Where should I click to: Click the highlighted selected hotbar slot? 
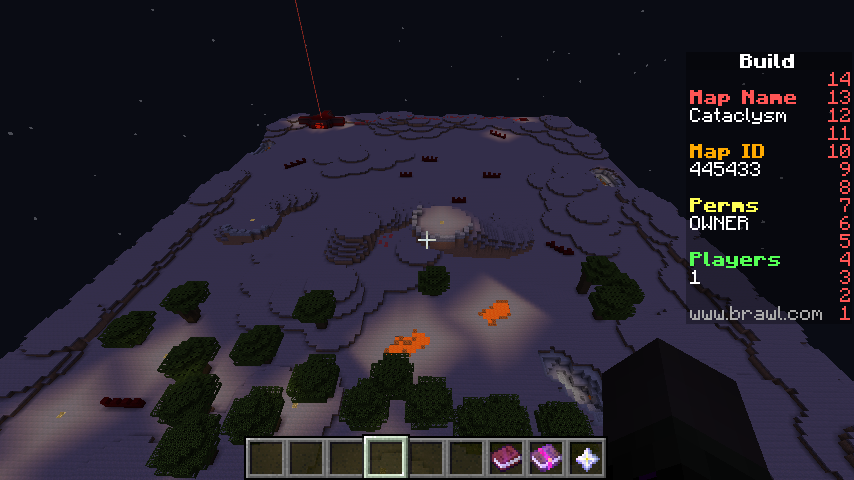pyautogui.click(x=386, y=458)
